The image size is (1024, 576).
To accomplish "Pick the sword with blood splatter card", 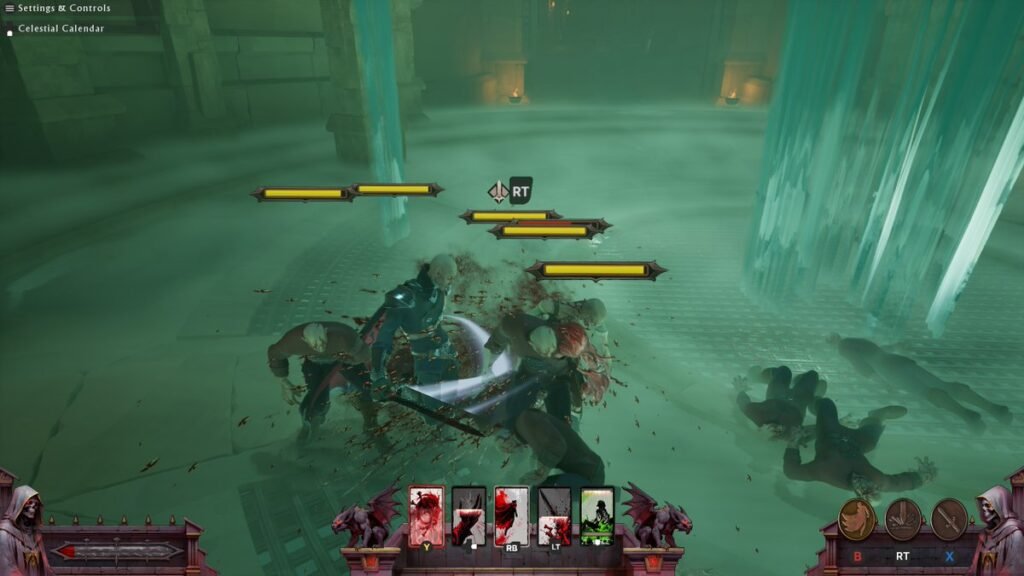I will pos(555,515).
